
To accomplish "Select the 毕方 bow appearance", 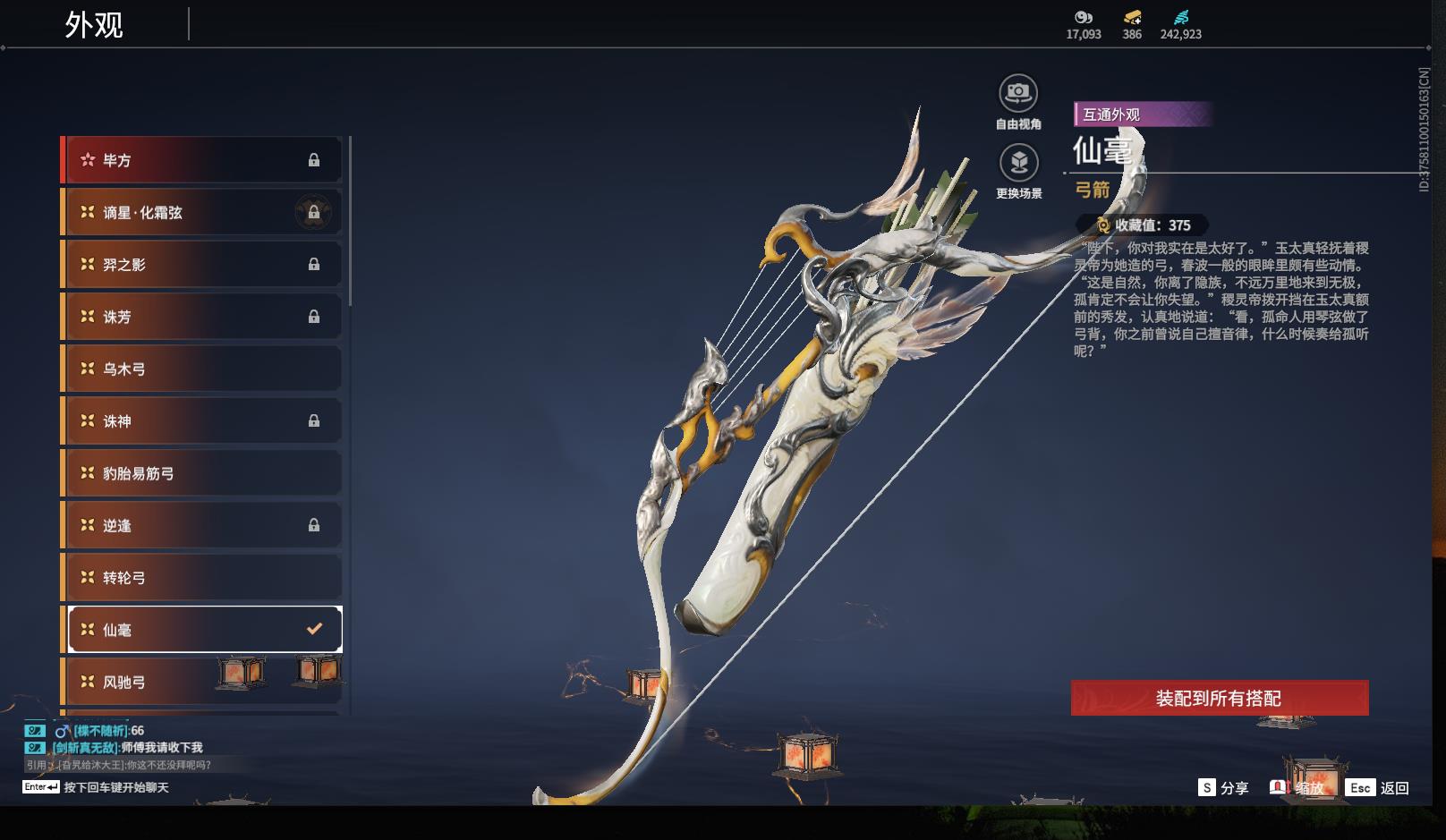I will (202, 160).
